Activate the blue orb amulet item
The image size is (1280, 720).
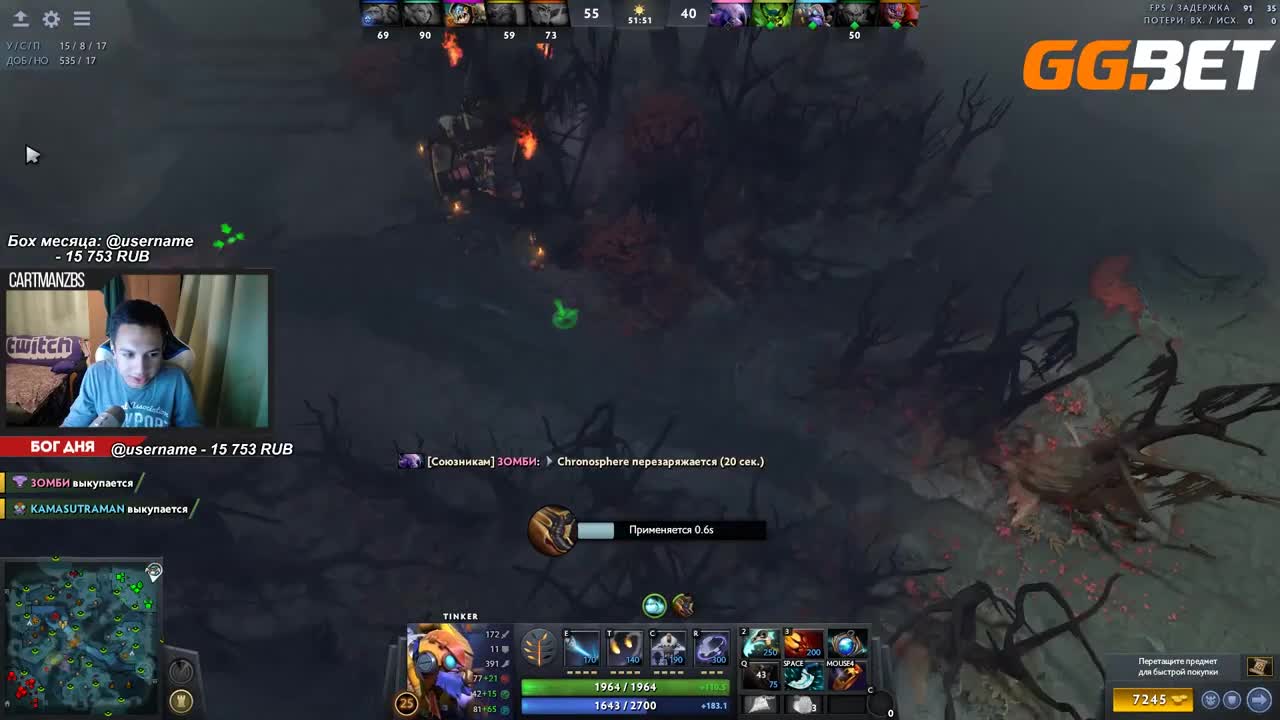point(846,644)
